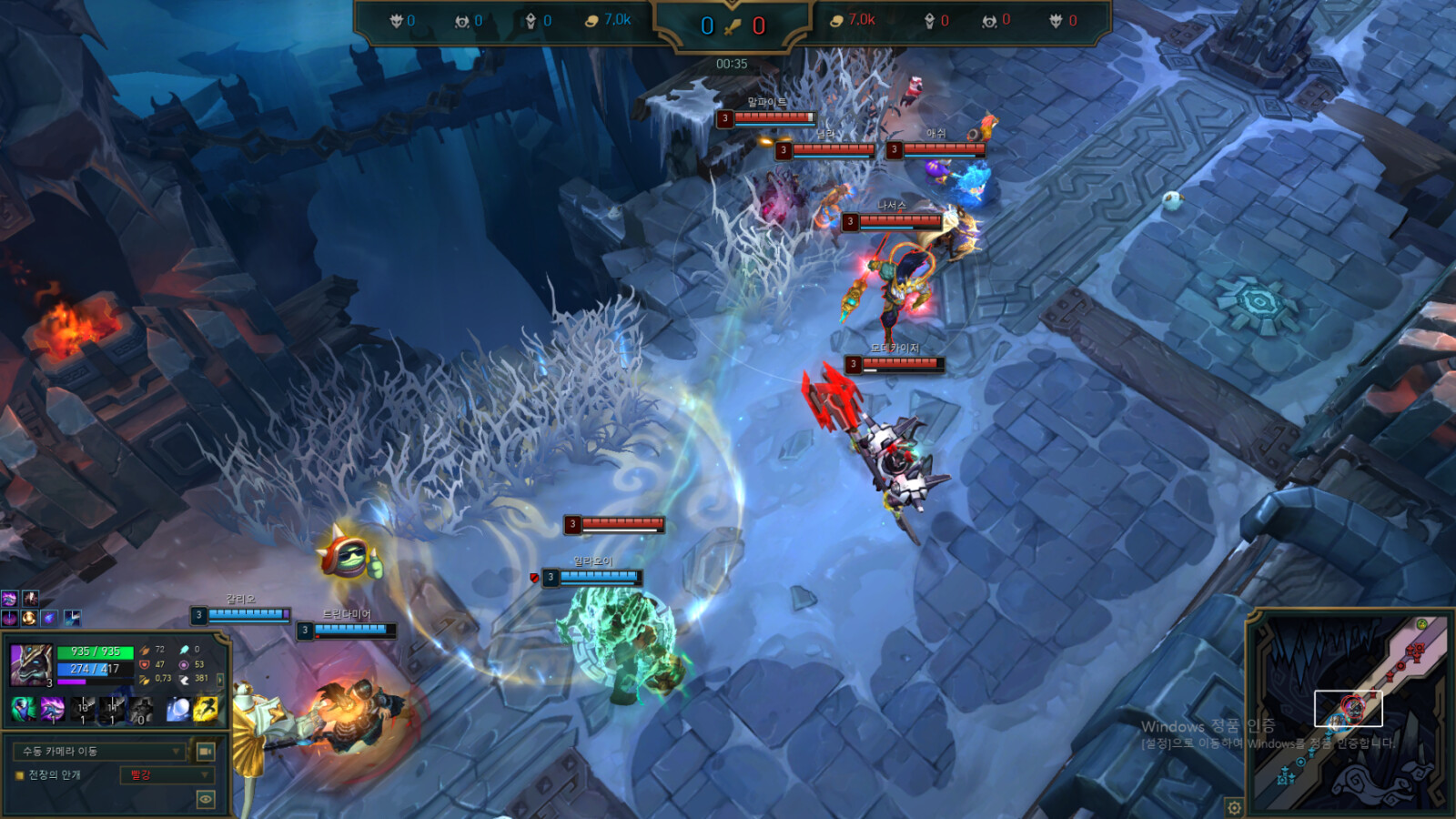Select the champion portrait in the HUD

[x=31, y=663]
